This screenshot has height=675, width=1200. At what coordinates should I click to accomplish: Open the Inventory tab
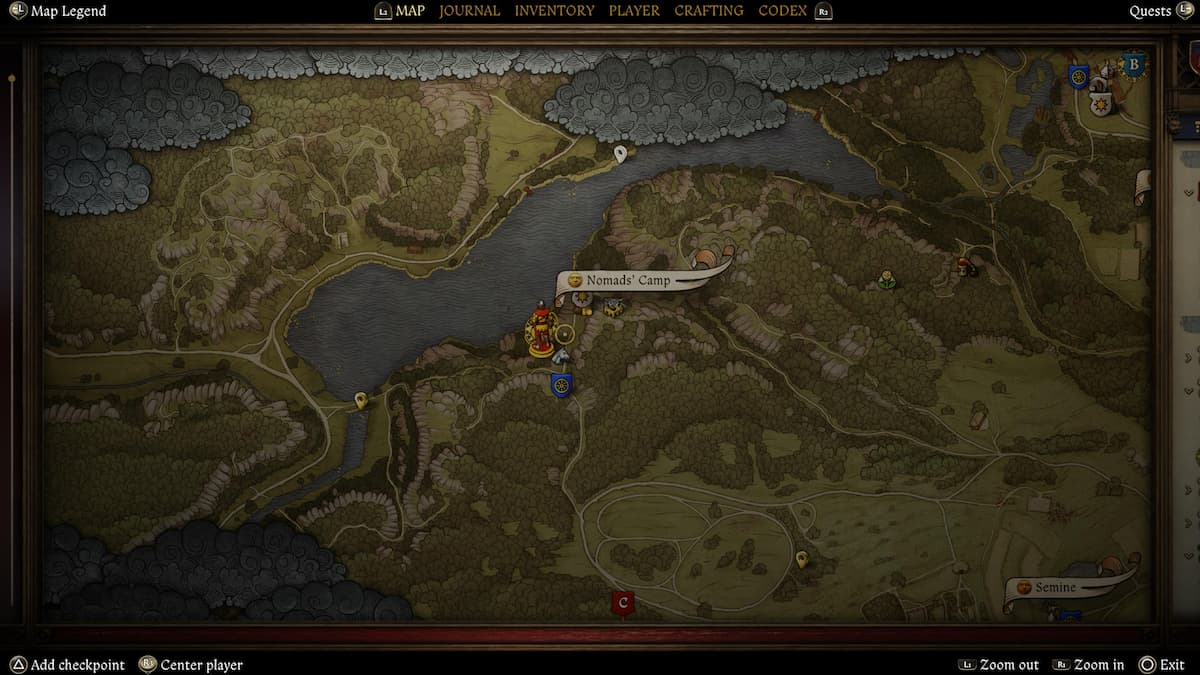pyautogui.click(x=554, y=11)
